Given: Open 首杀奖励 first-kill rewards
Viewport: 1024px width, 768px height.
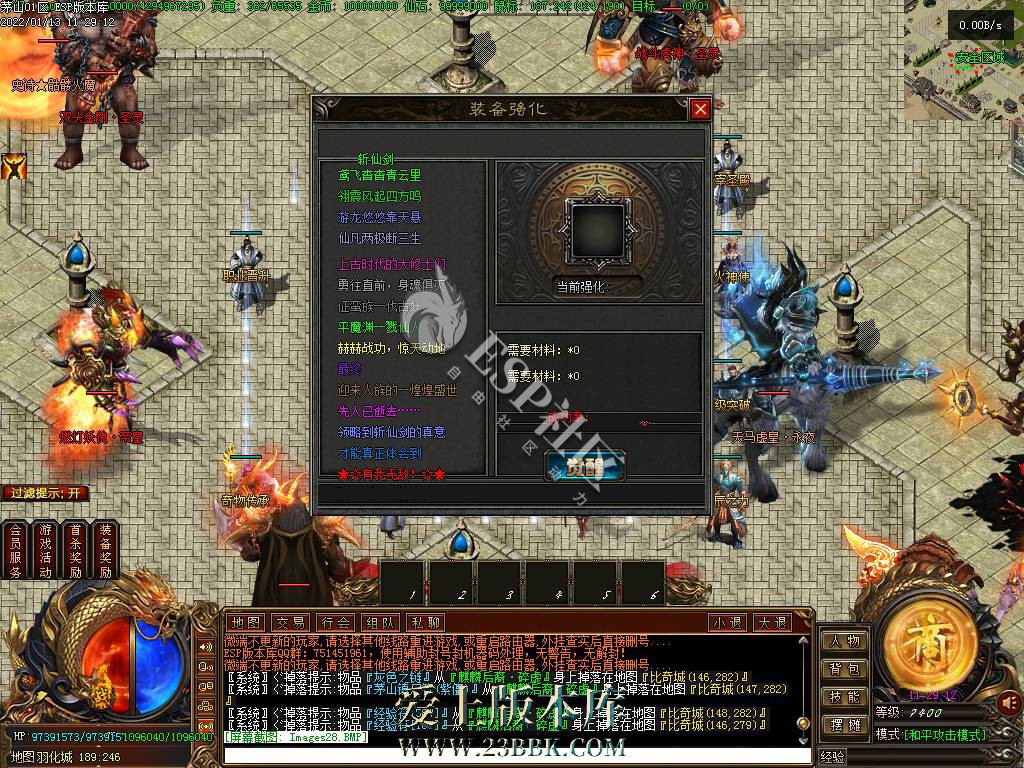Looking at the screenshot, I should [x=75, y=550].
